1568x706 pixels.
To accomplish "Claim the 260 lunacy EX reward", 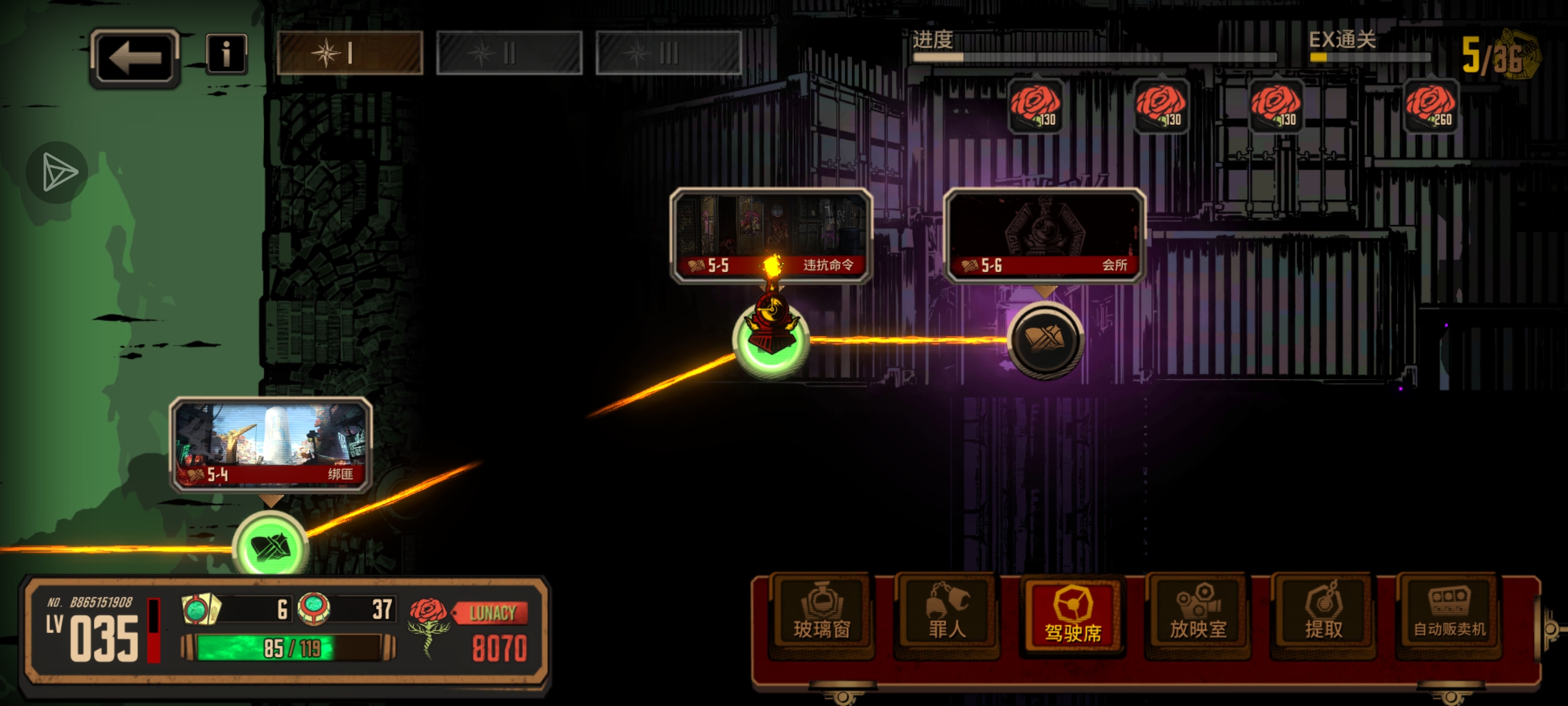I will 1431,106.
